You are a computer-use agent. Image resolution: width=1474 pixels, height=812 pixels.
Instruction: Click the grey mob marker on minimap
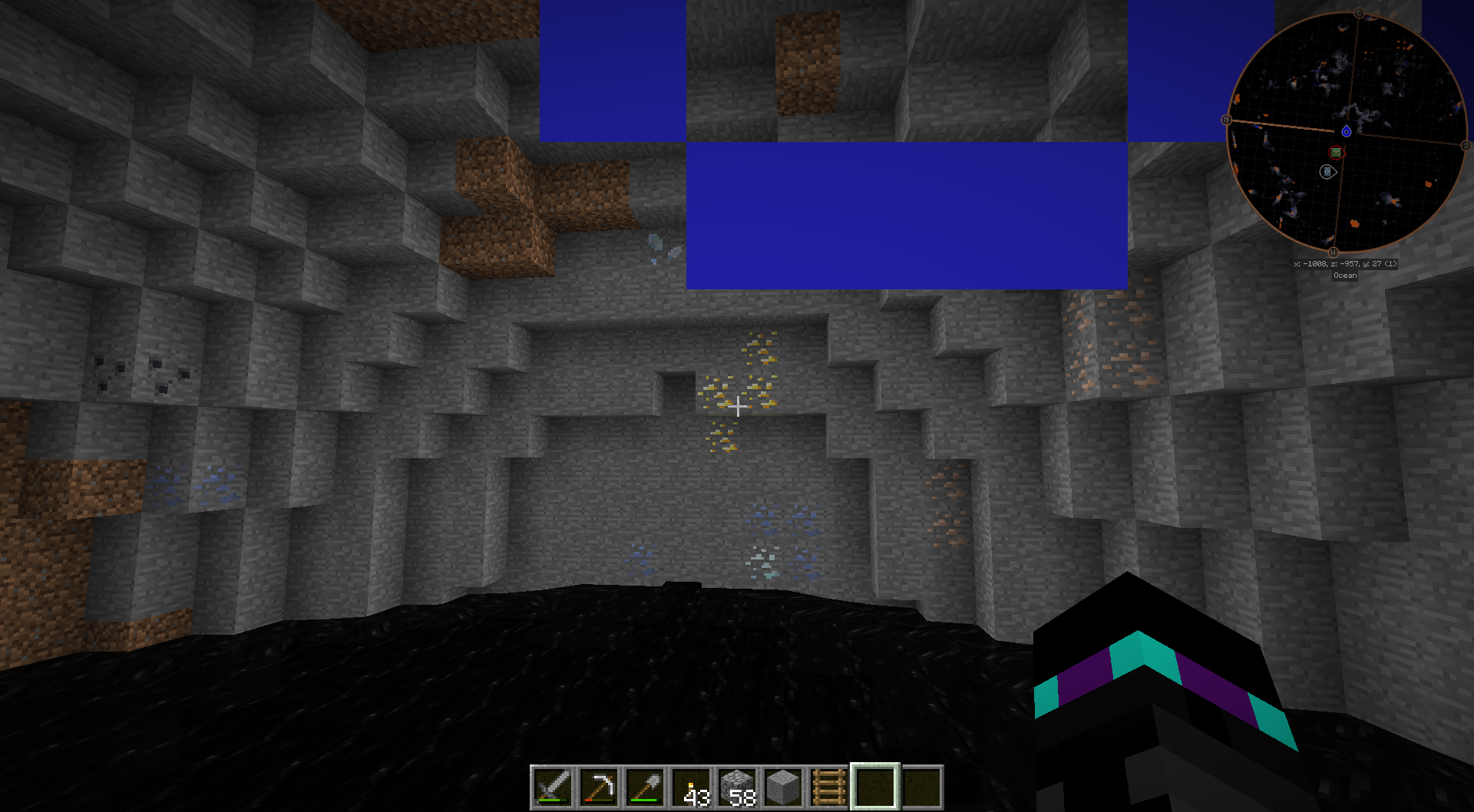[1327, 172]
